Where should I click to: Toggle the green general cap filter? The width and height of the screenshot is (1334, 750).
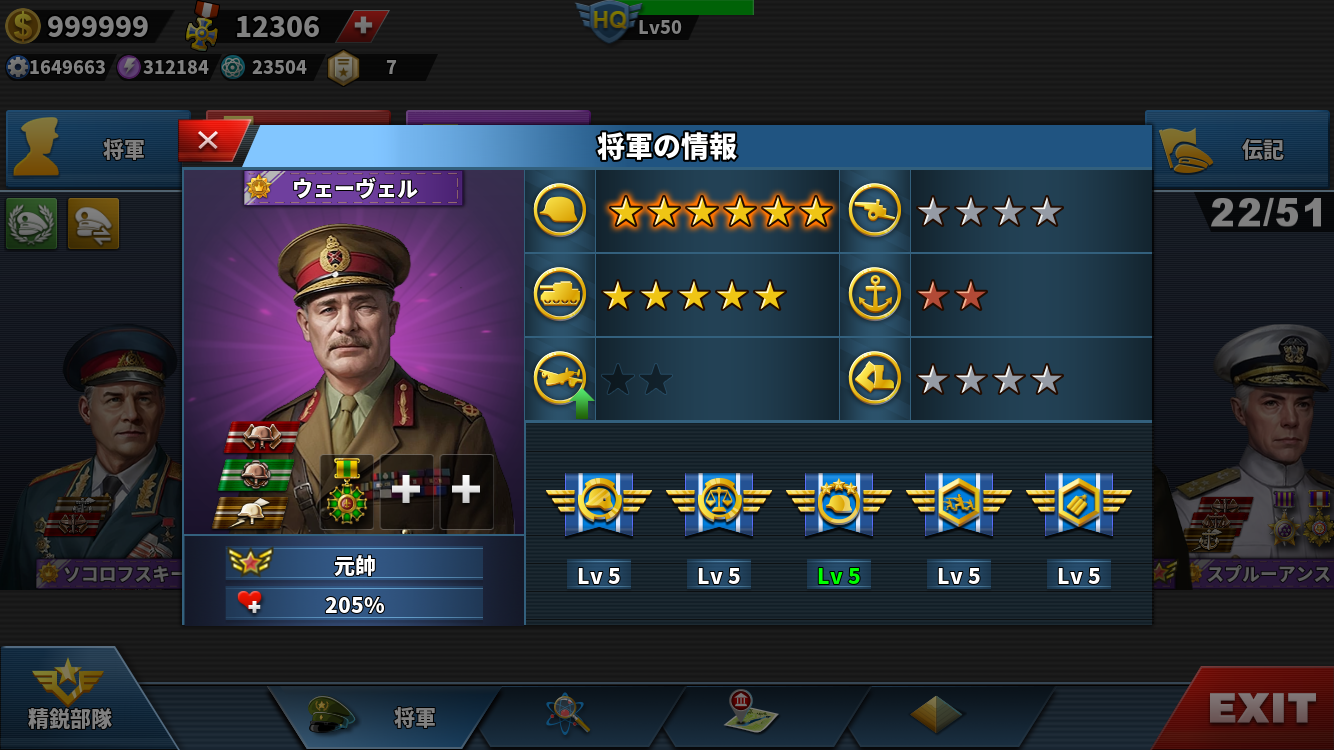coord(32,223)
